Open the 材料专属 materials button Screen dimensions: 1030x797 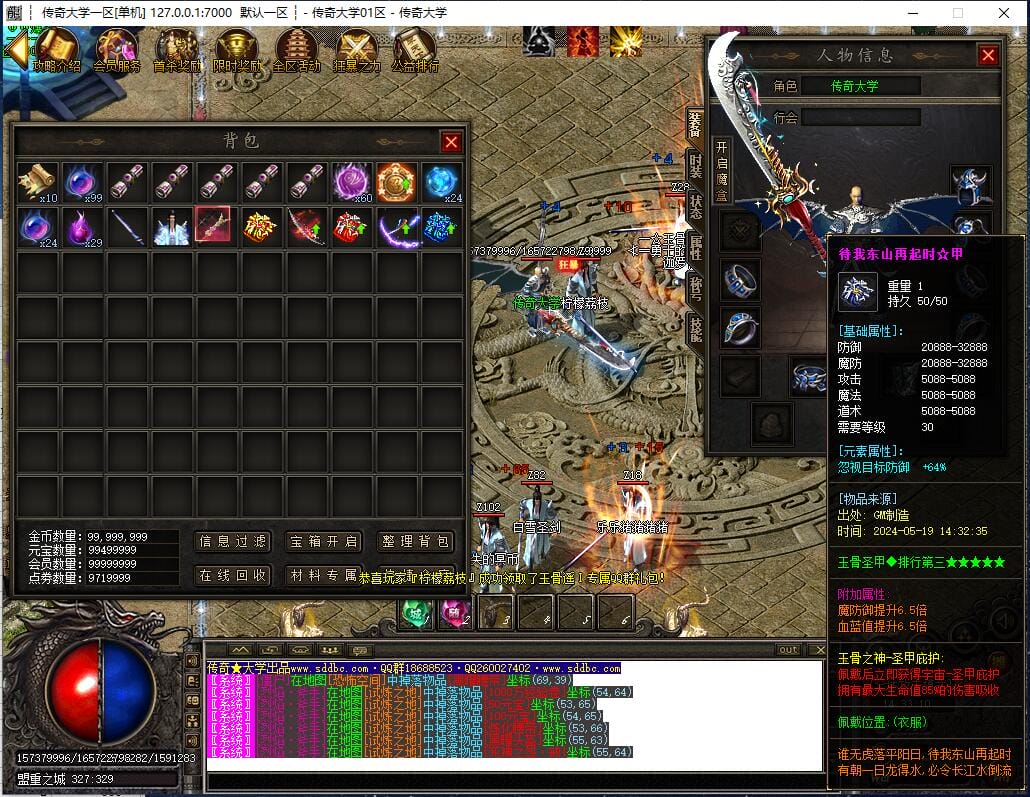(x=323, y=575)
